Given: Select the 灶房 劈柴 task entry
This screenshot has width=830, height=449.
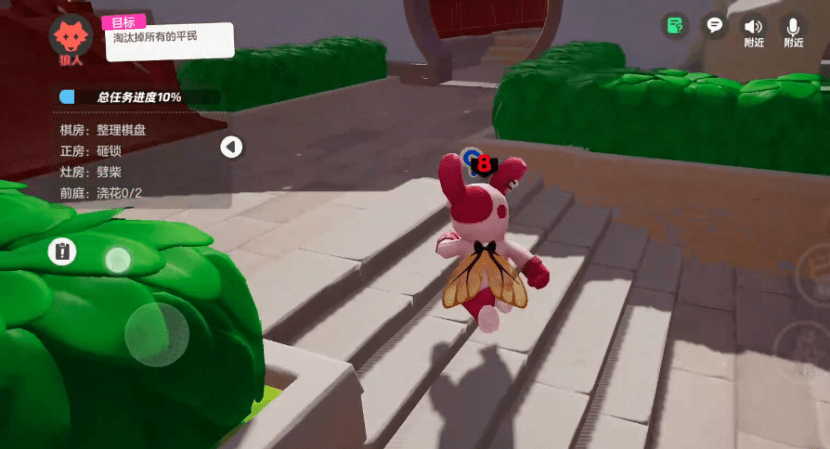Looking at the screenshot, I should pos(90,172).
